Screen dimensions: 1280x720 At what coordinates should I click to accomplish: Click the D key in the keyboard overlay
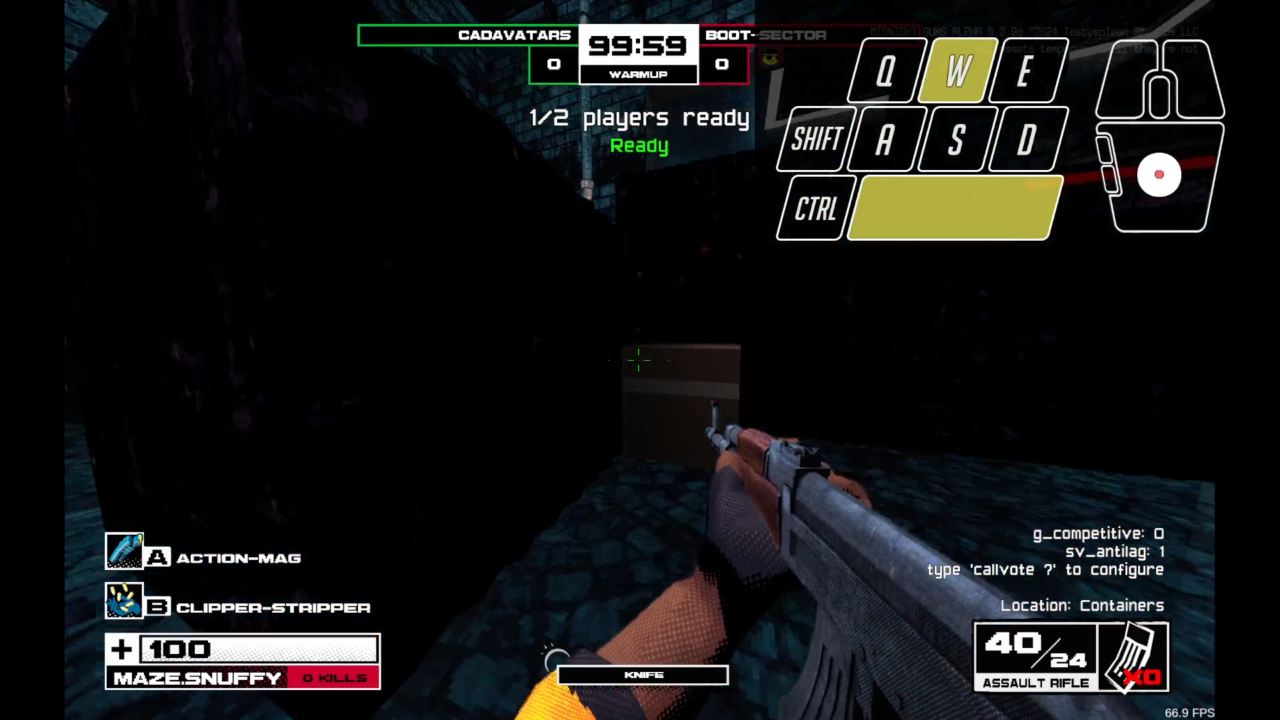tap(1025, 140)
